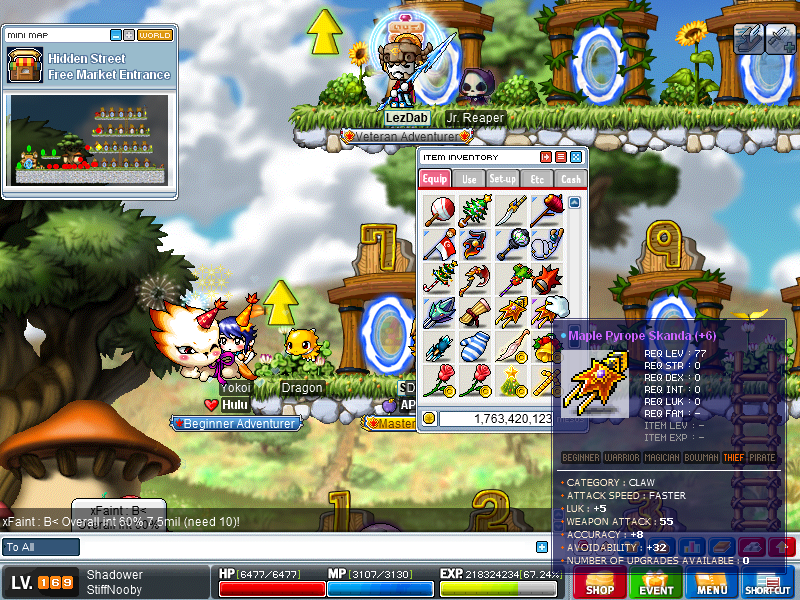The width and height of the screenshot is (800, 600).
Task: Open the Cash SHOP
Action: (x=600, y=584)
